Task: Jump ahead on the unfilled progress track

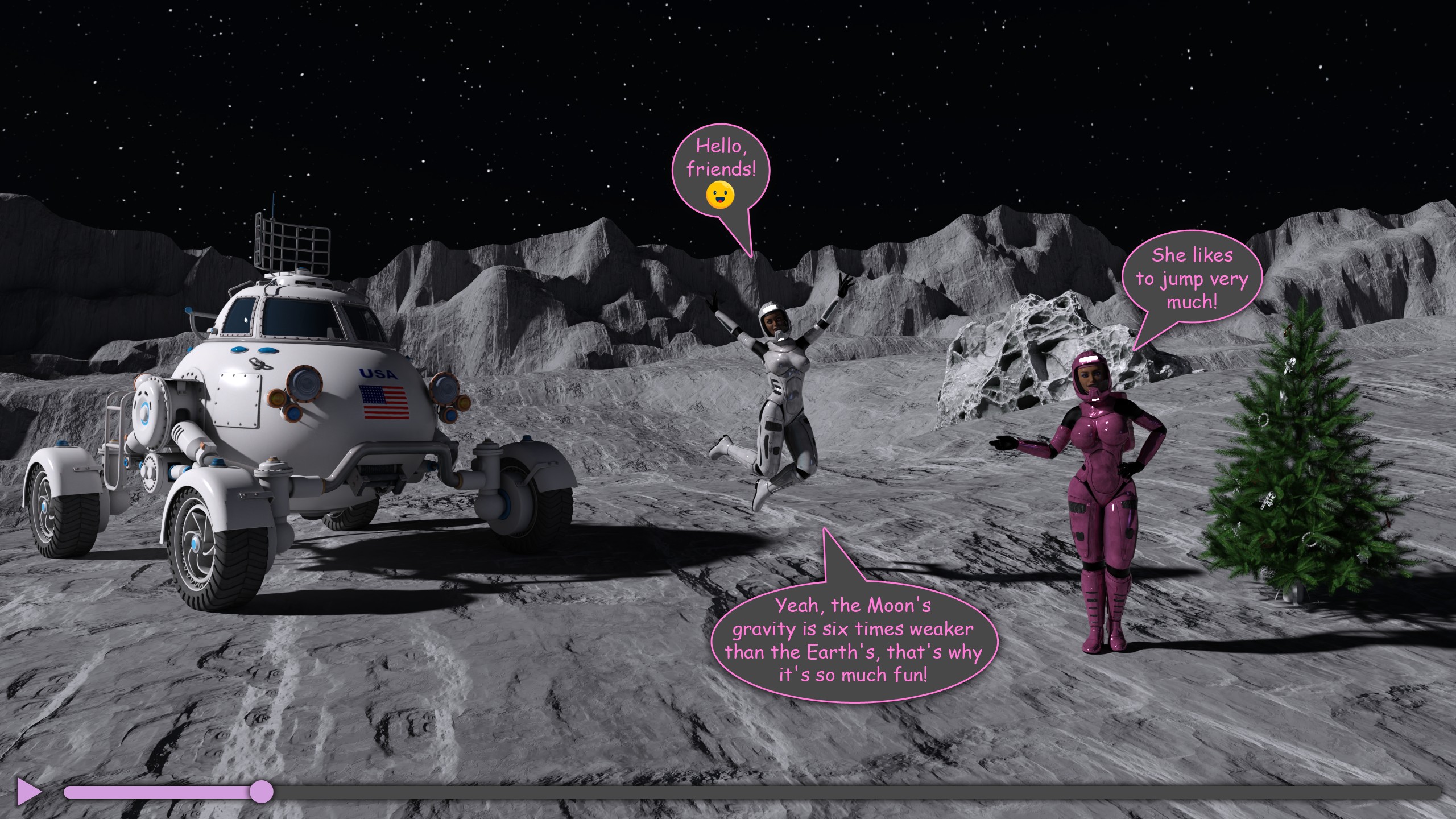Action: pyautogui.click(x=853, y=792)
